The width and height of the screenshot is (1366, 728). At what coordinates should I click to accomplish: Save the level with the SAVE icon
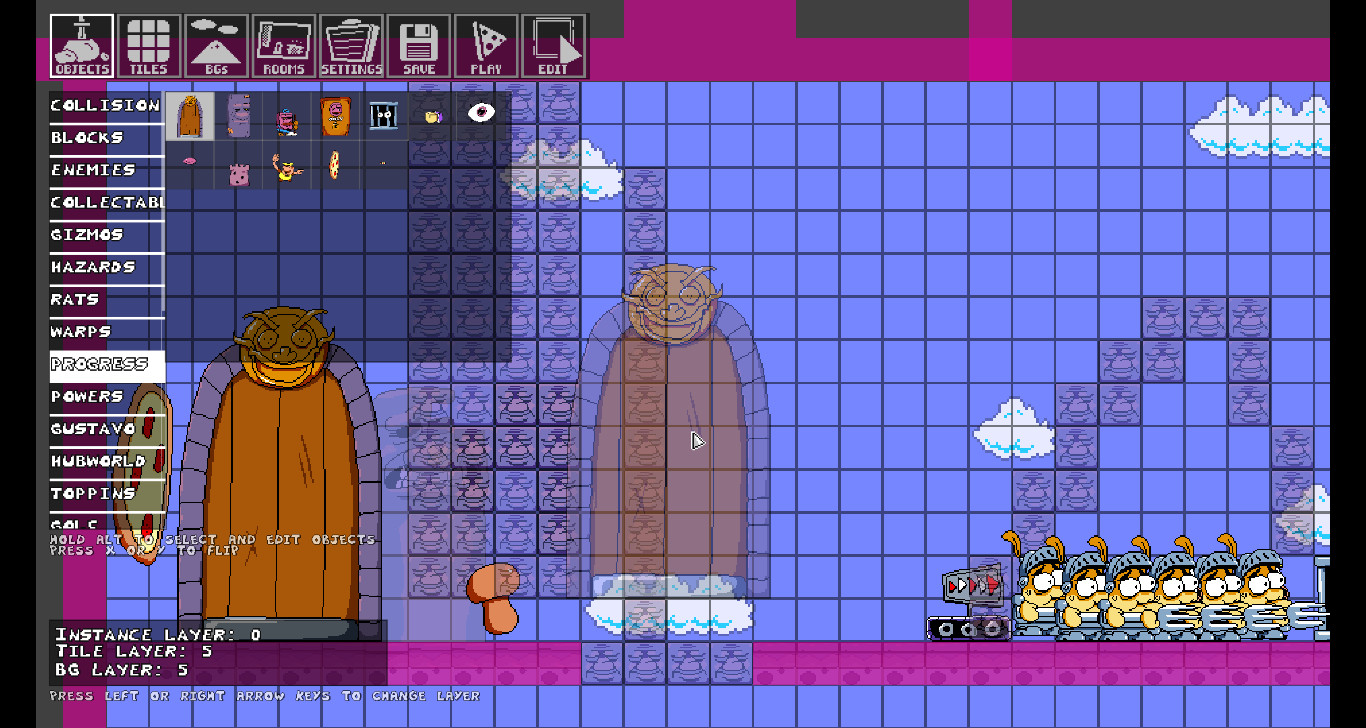pyautogui.click(x=419, y=44)
